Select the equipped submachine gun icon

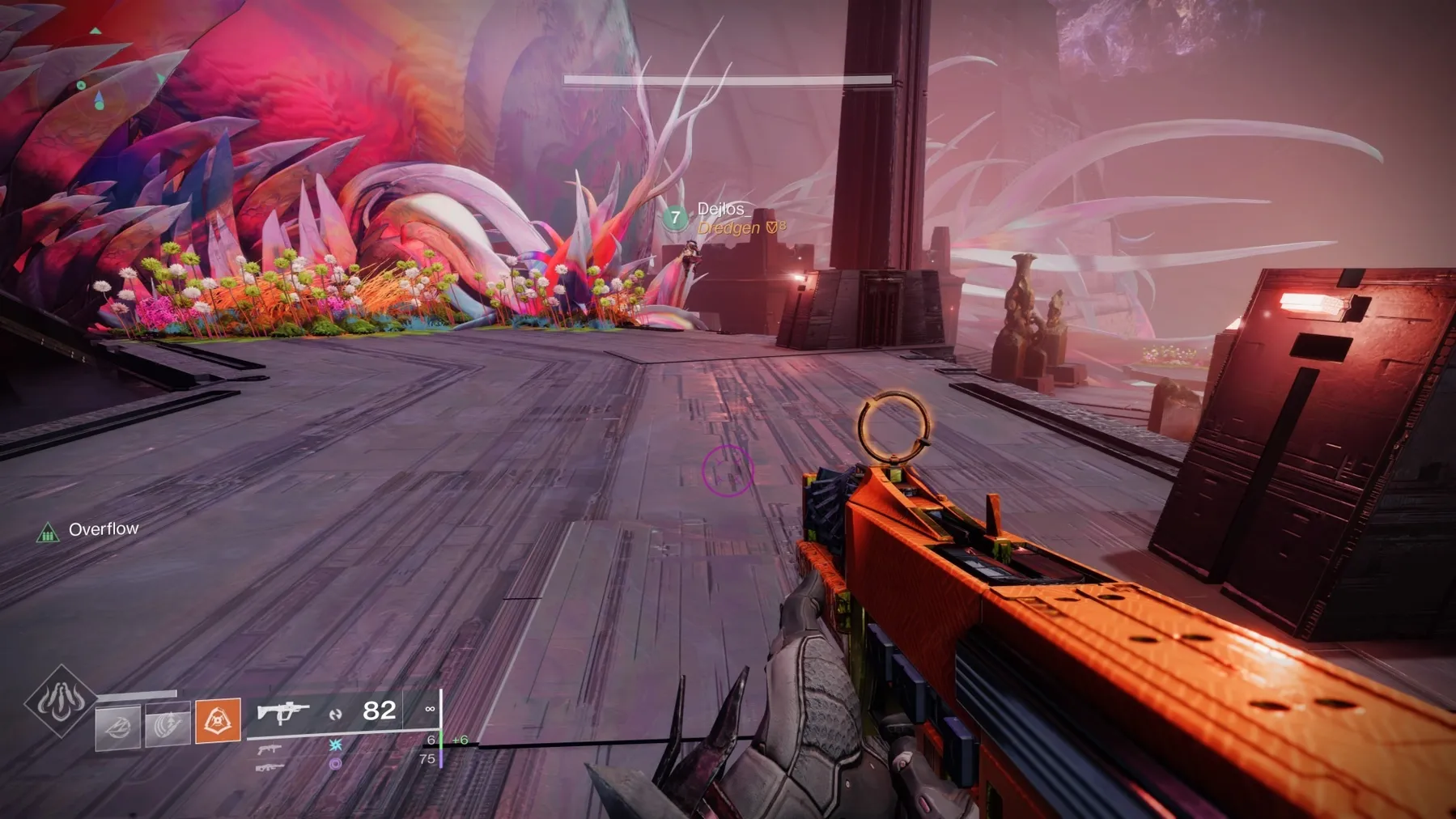coord(283,712)
